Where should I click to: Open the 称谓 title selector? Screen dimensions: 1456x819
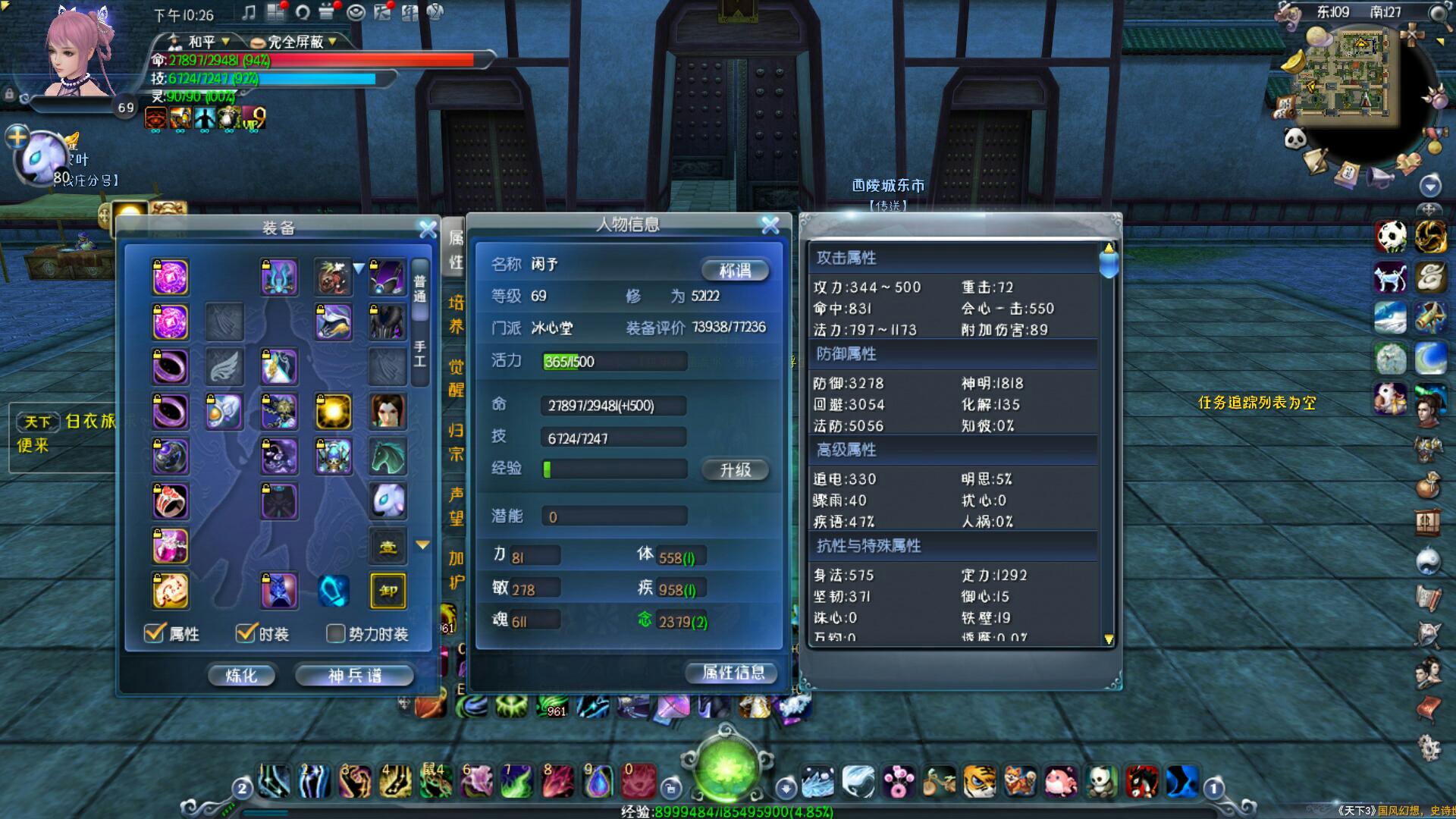(x=734, y=270)
